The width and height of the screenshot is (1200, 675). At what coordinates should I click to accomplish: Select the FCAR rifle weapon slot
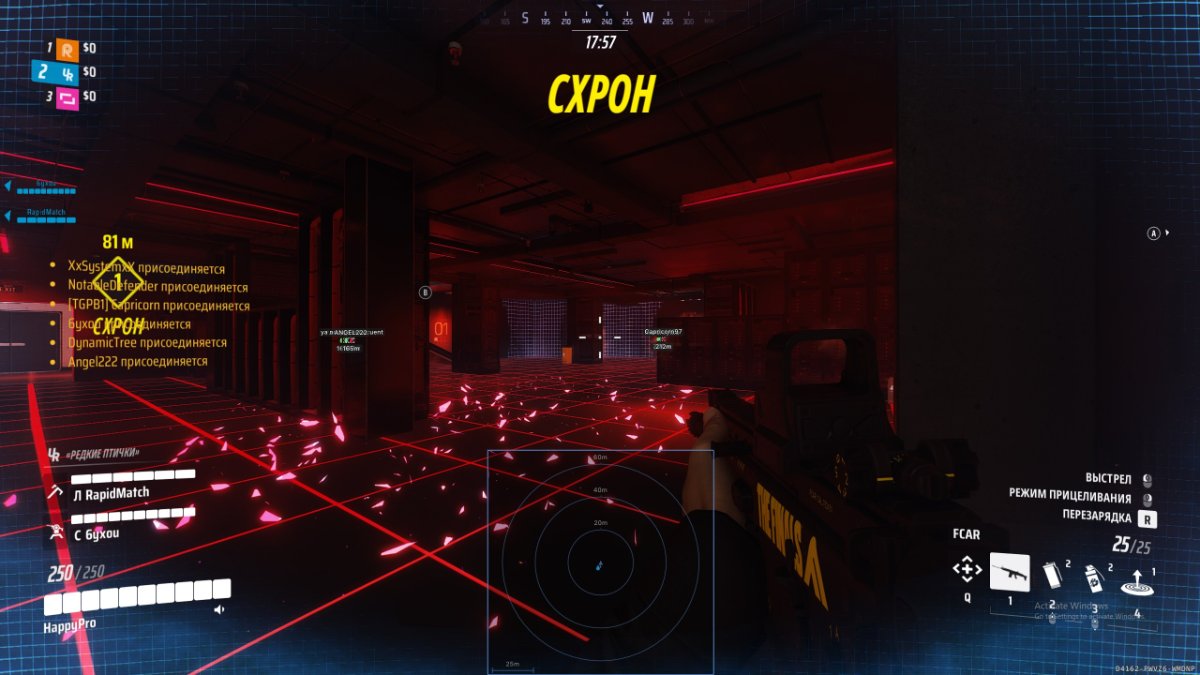pyautogui.click(x=1009, y=571)
